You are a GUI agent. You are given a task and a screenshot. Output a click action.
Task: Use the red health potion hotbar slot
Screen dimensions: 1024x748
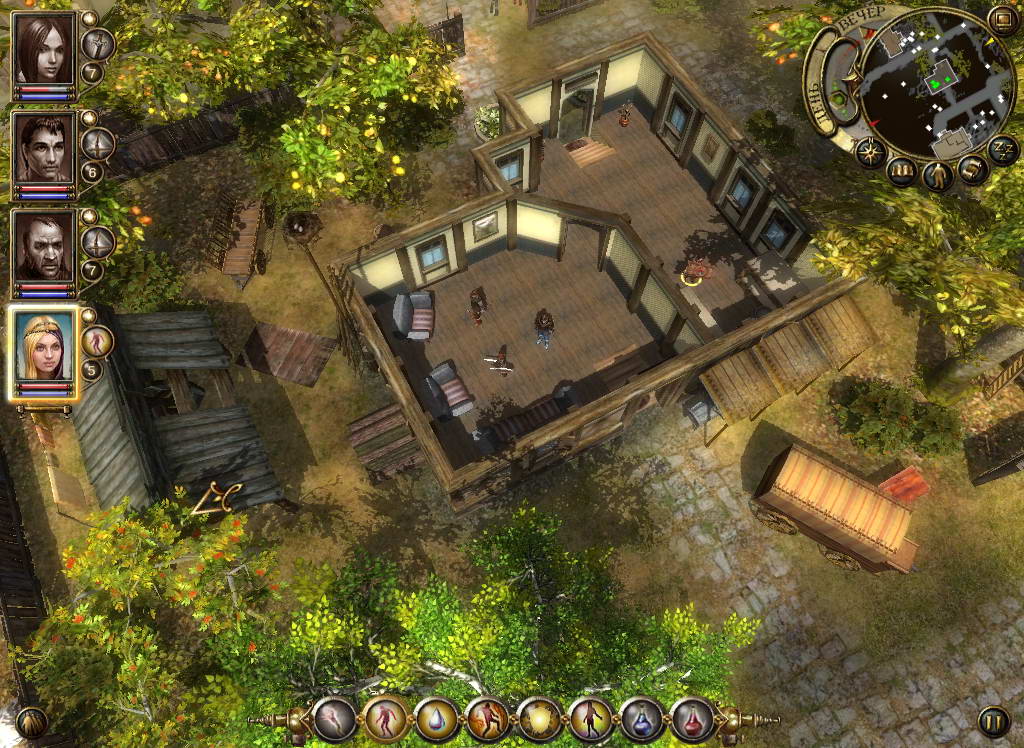point(692,719)
